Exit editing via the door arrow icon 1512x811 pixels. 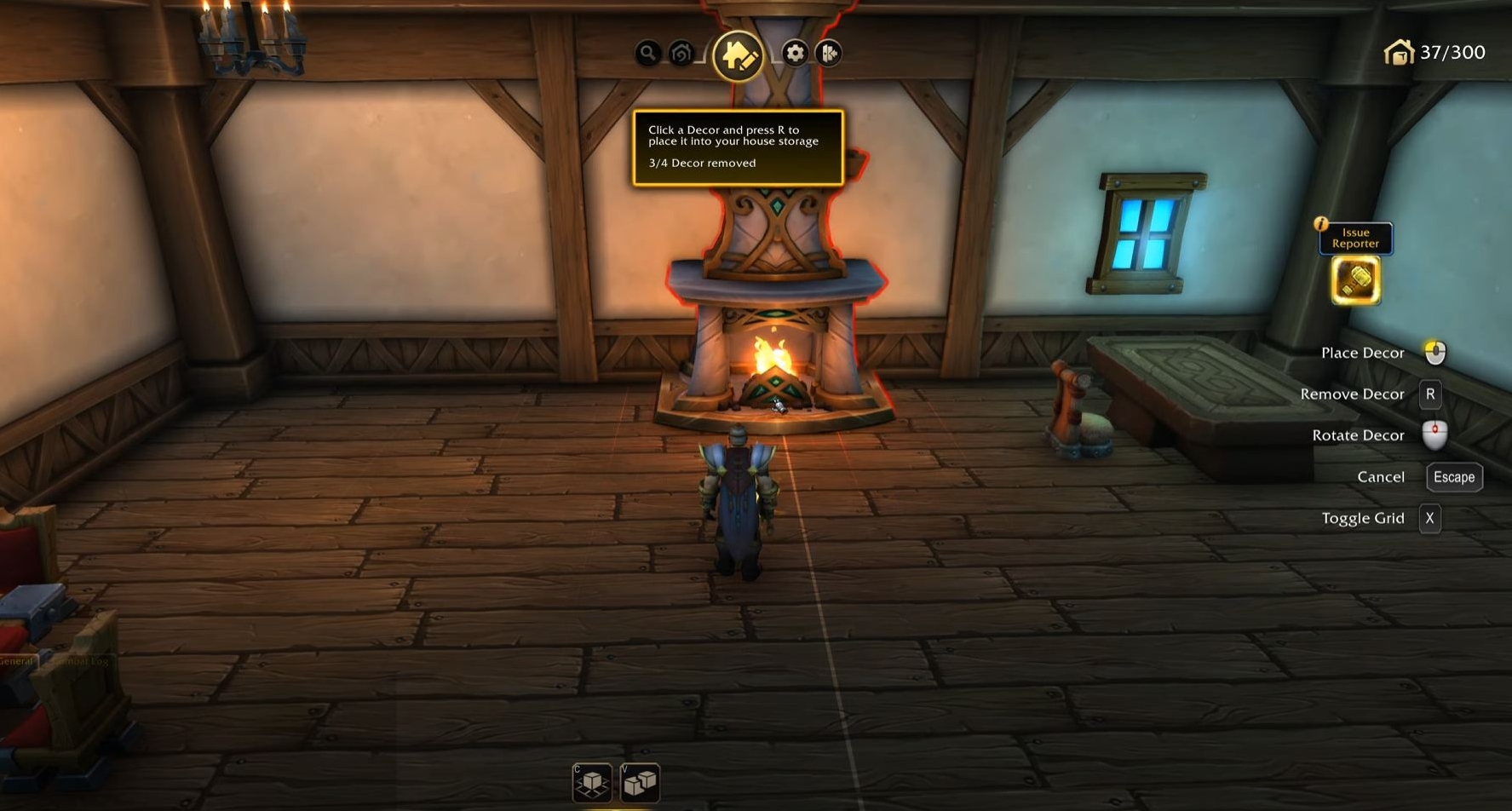click(x=828, y=54)
